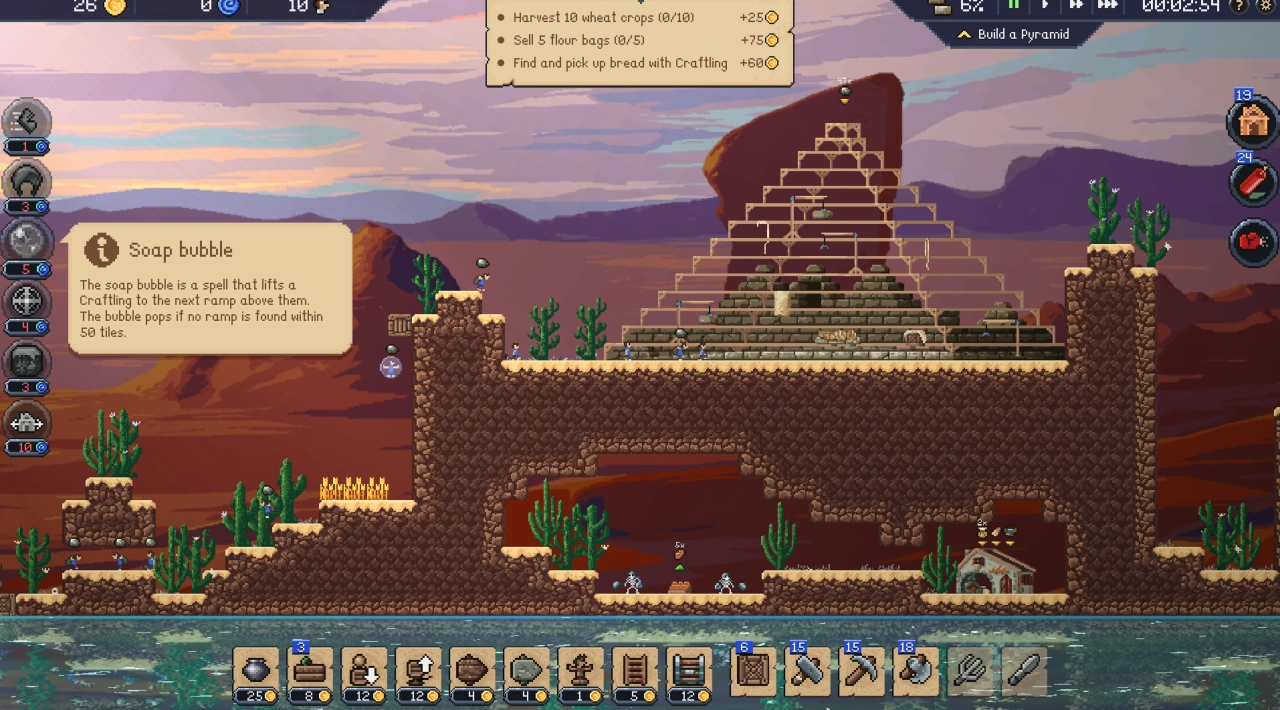1280x710 pixels.
Task: Choose the wooden crate item
Action: tap(752, 669)
